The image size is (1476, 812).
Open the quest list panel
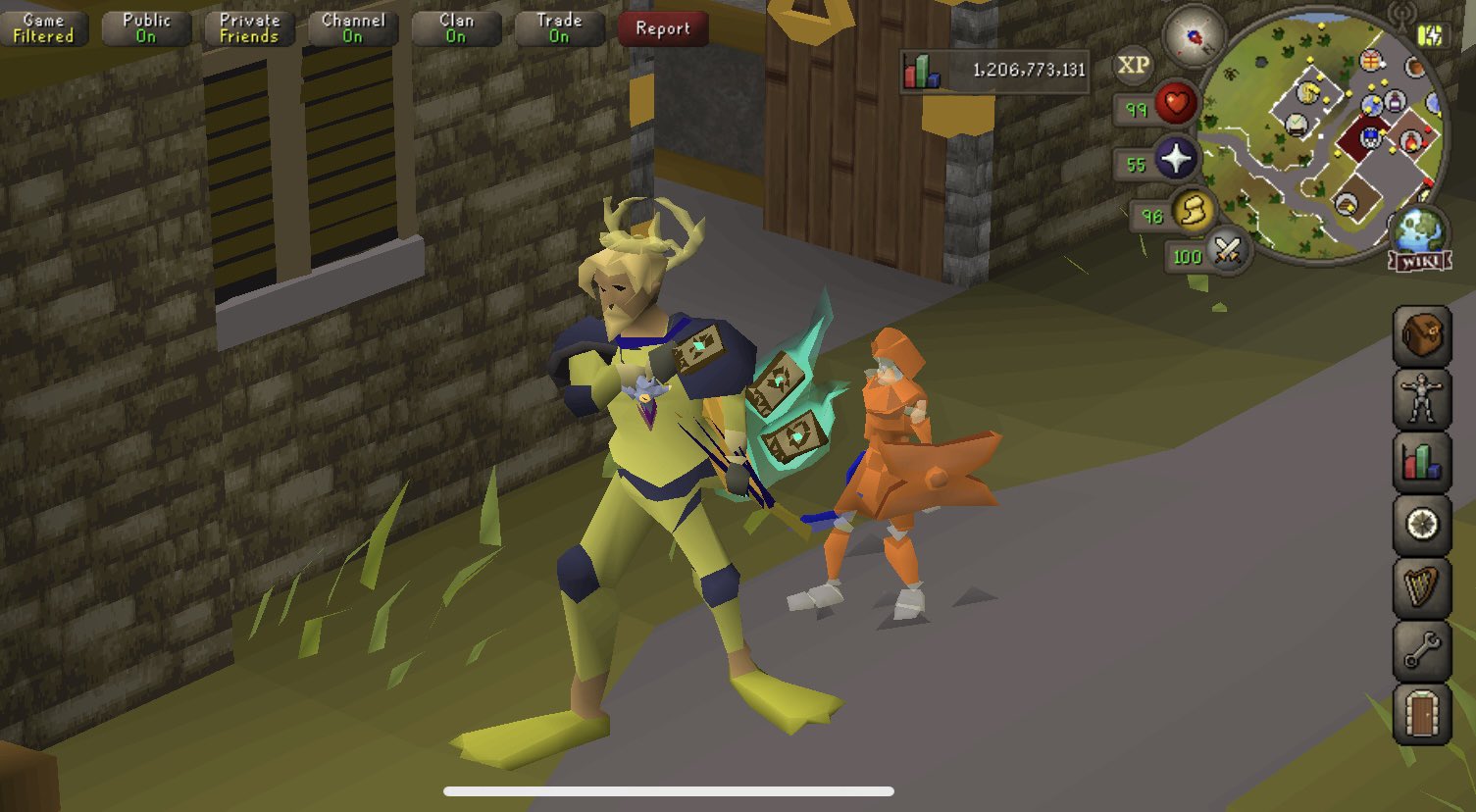click(x=1420, y=524)
